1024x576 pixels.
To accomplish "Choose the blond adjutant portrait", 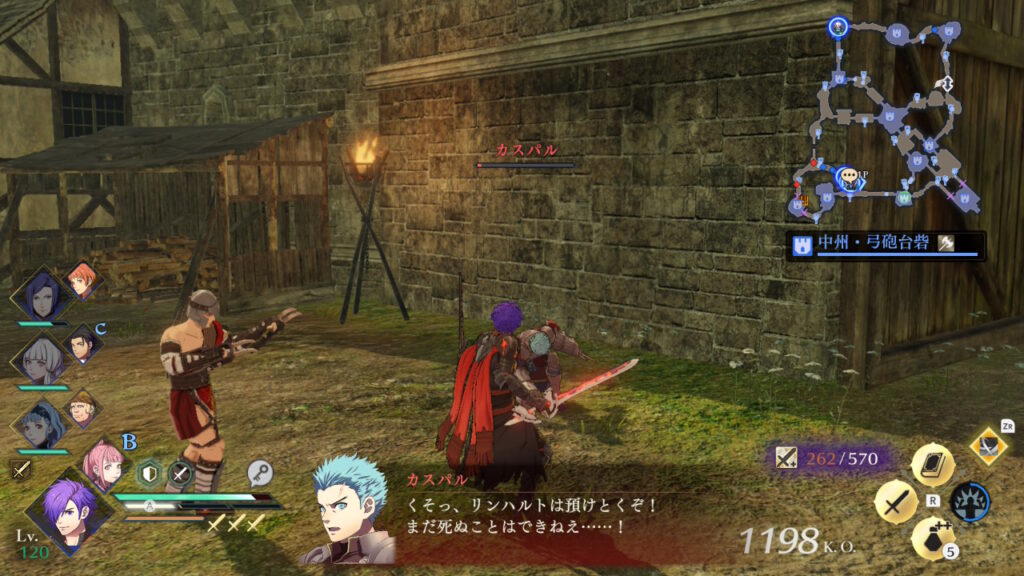I will coord(82,408).
